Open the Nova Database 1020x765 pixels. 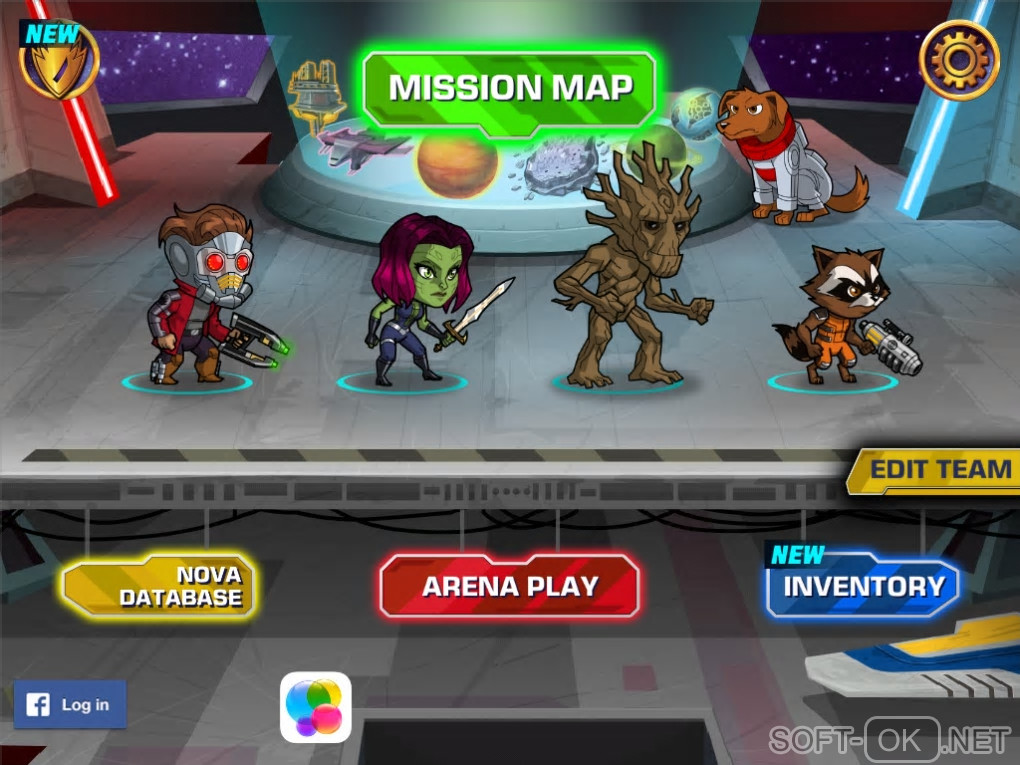point(160,586)
